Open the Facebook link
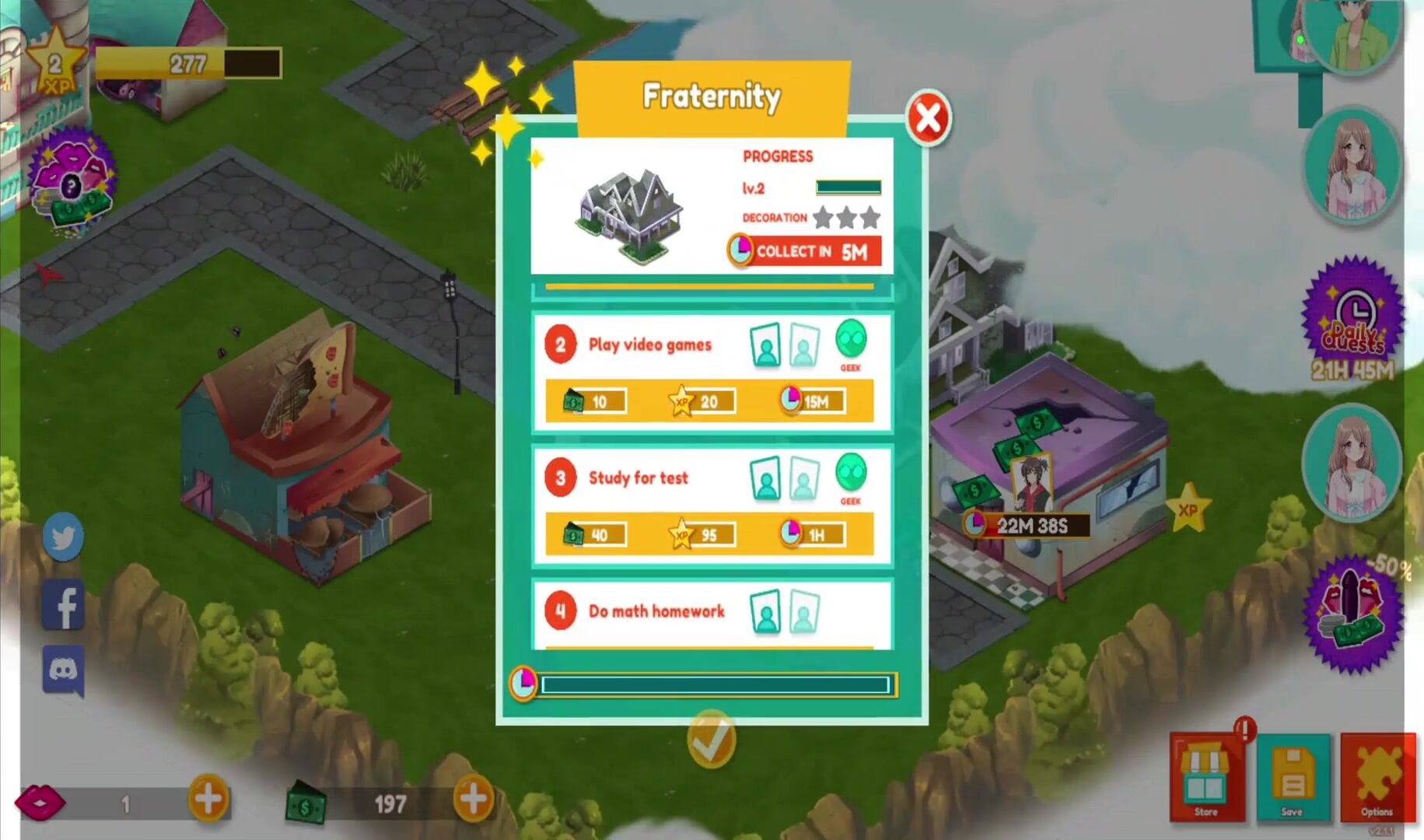Screen dimensions: 1424x840 63,604
